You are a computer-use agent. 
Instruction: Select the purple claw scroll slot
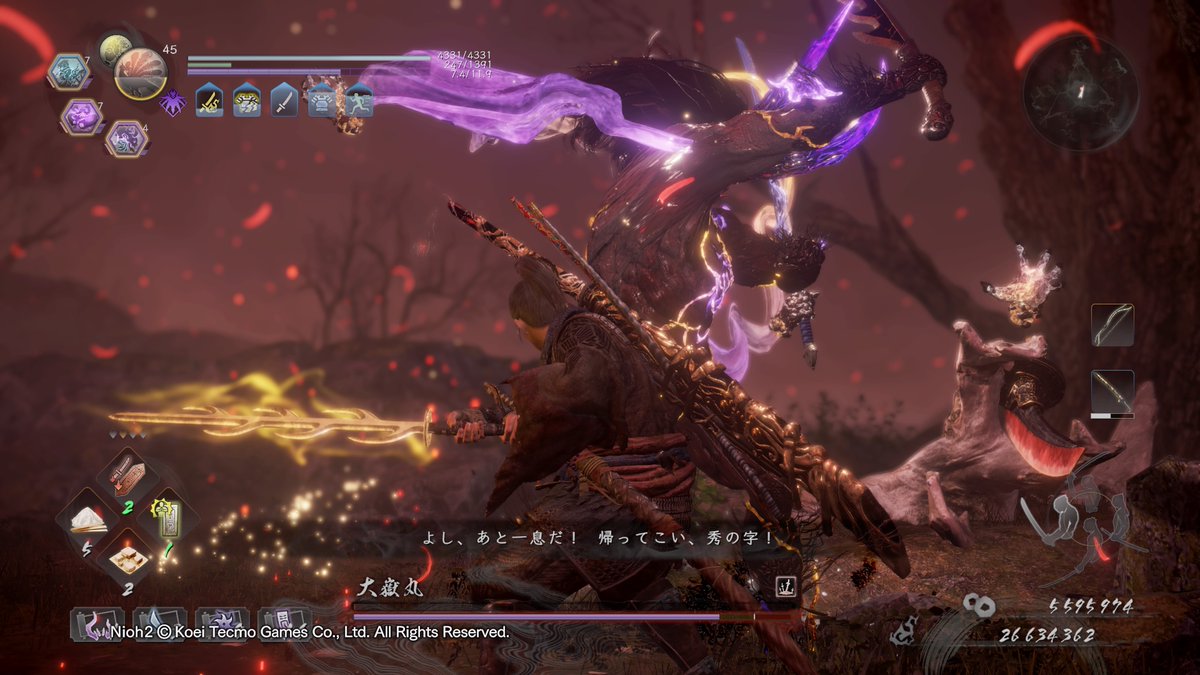(x=97, y=624)
